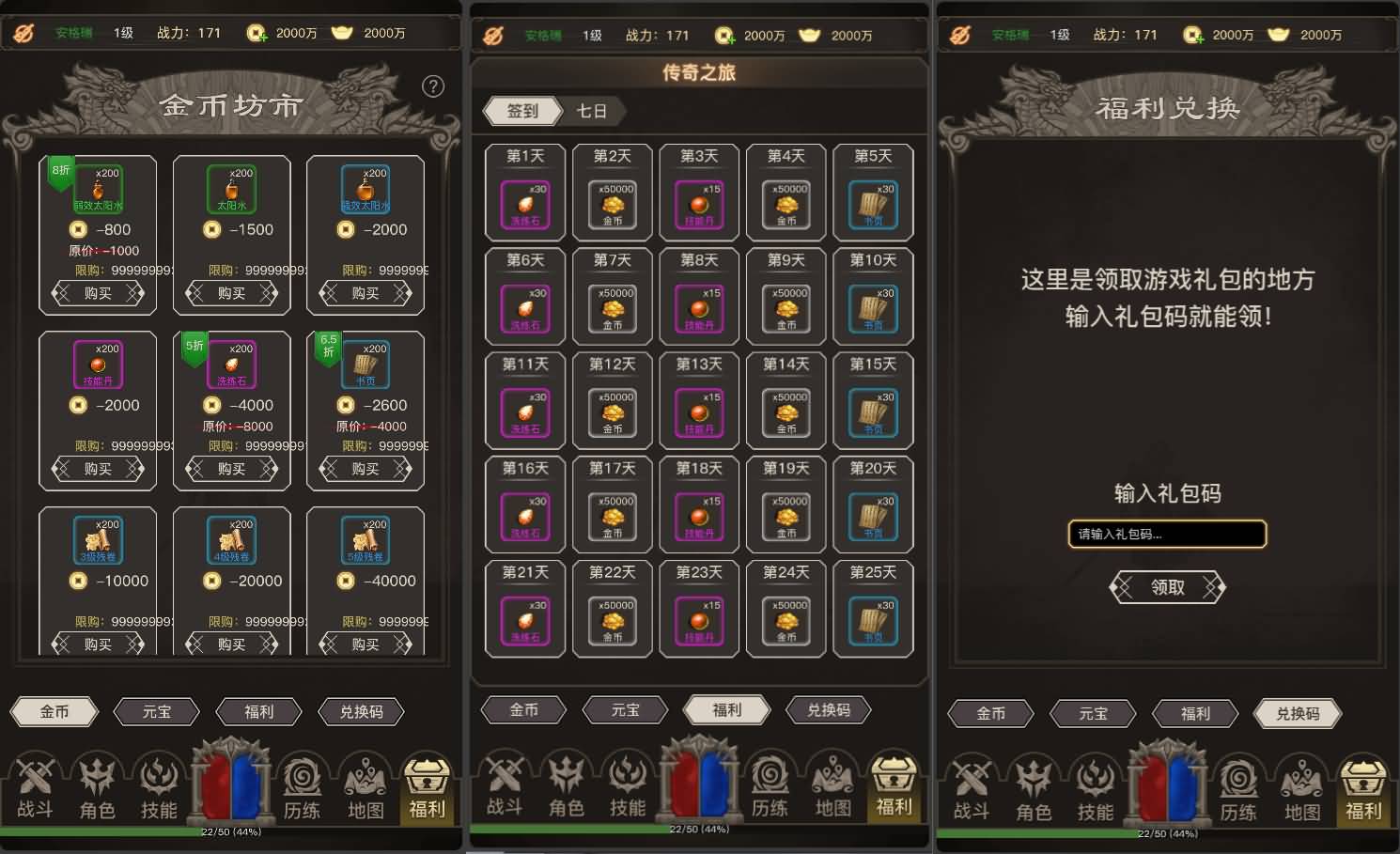Select the 第1天 daily reward card
Screen dimensions: 1400x854
524,192
